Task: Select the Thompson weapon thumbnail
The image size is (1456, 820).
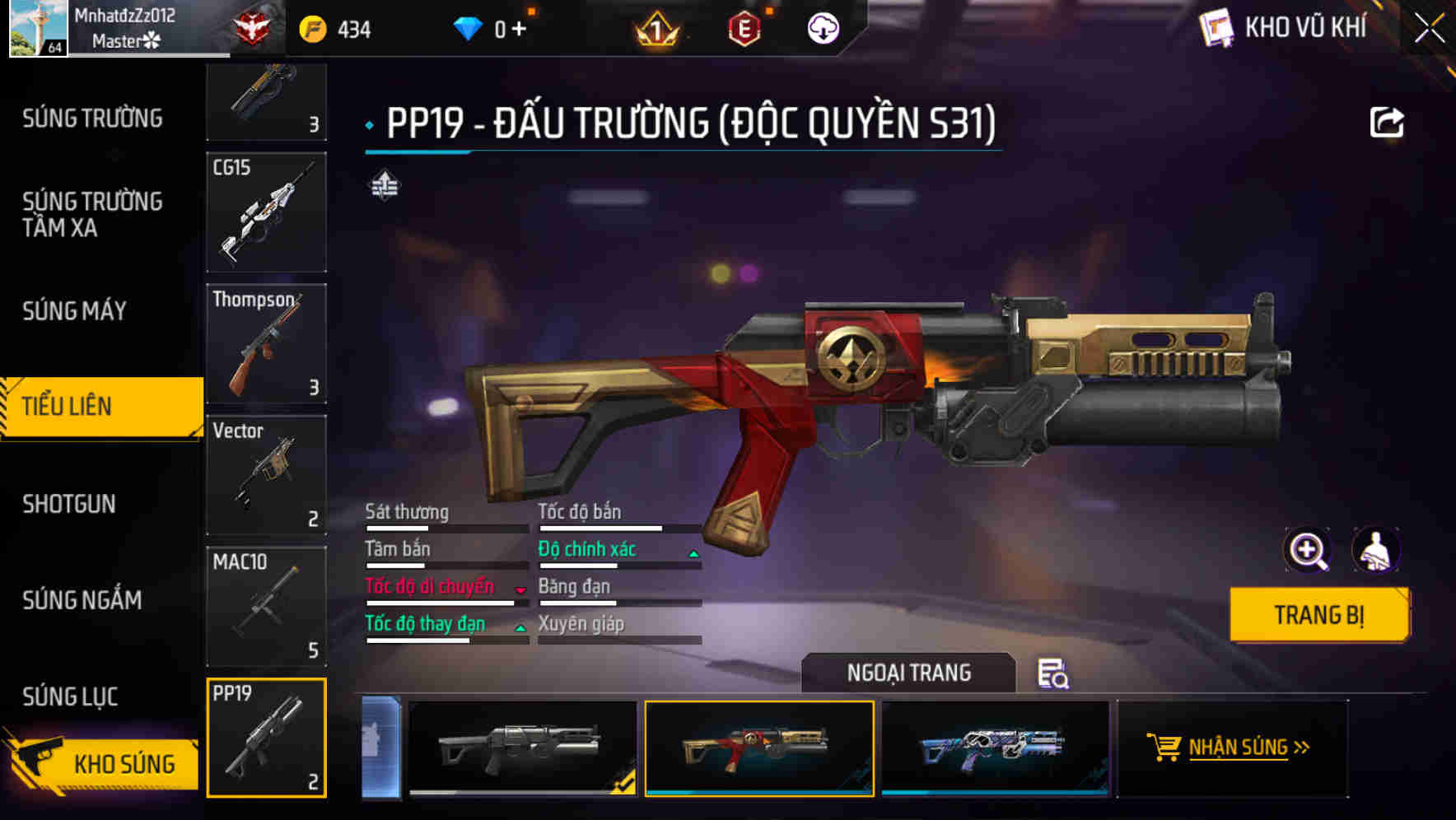Action: point(267,345)
